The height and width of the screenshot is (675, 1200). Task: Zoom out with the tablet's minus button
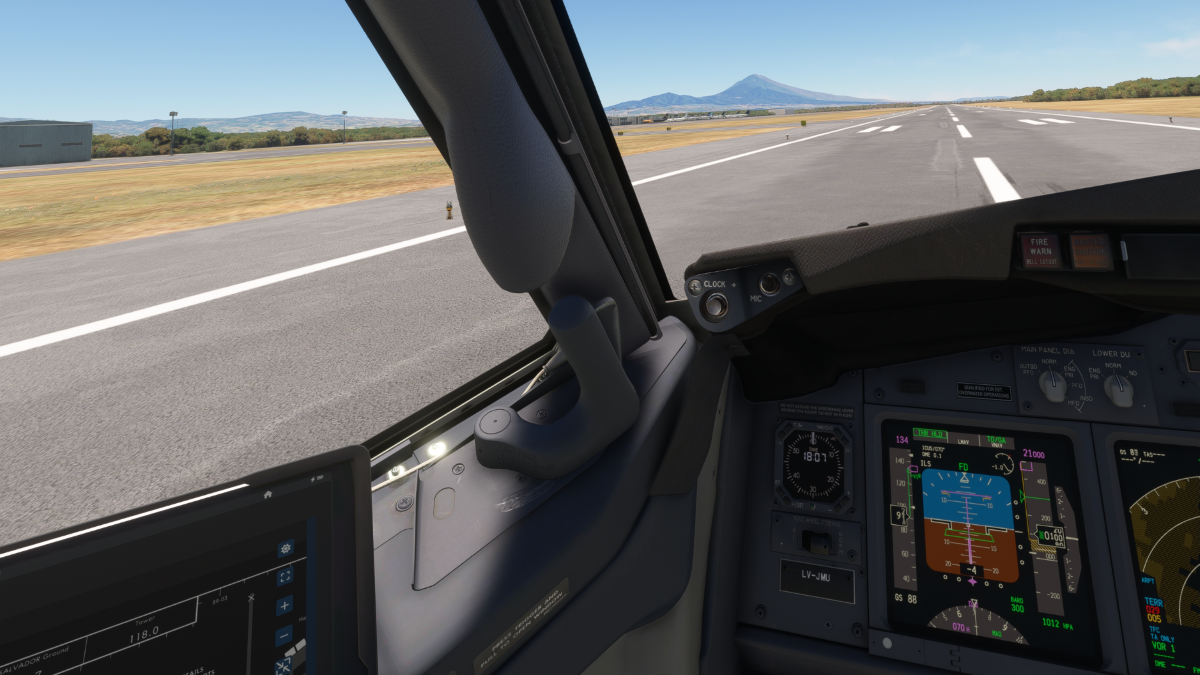point(284,634)
